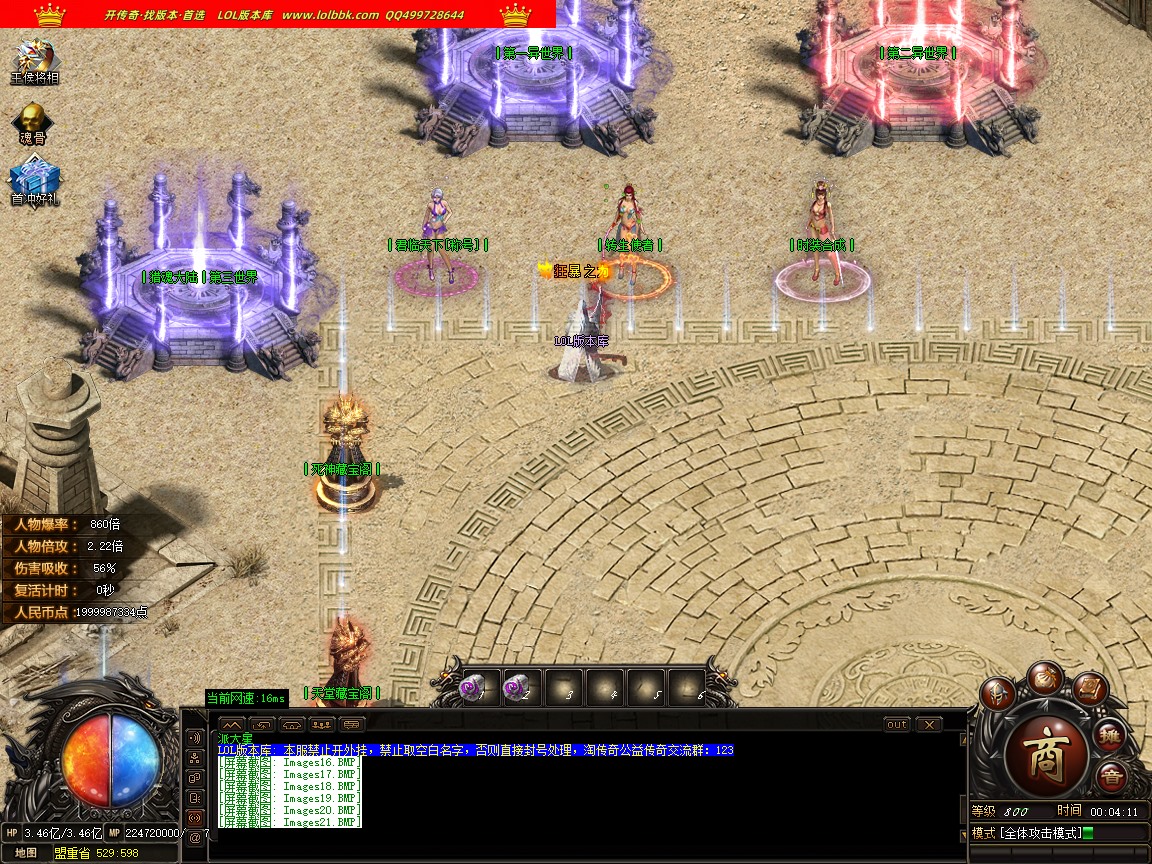Click the chat panel's upward arrow tab
1152x864 pixels.
231,724
